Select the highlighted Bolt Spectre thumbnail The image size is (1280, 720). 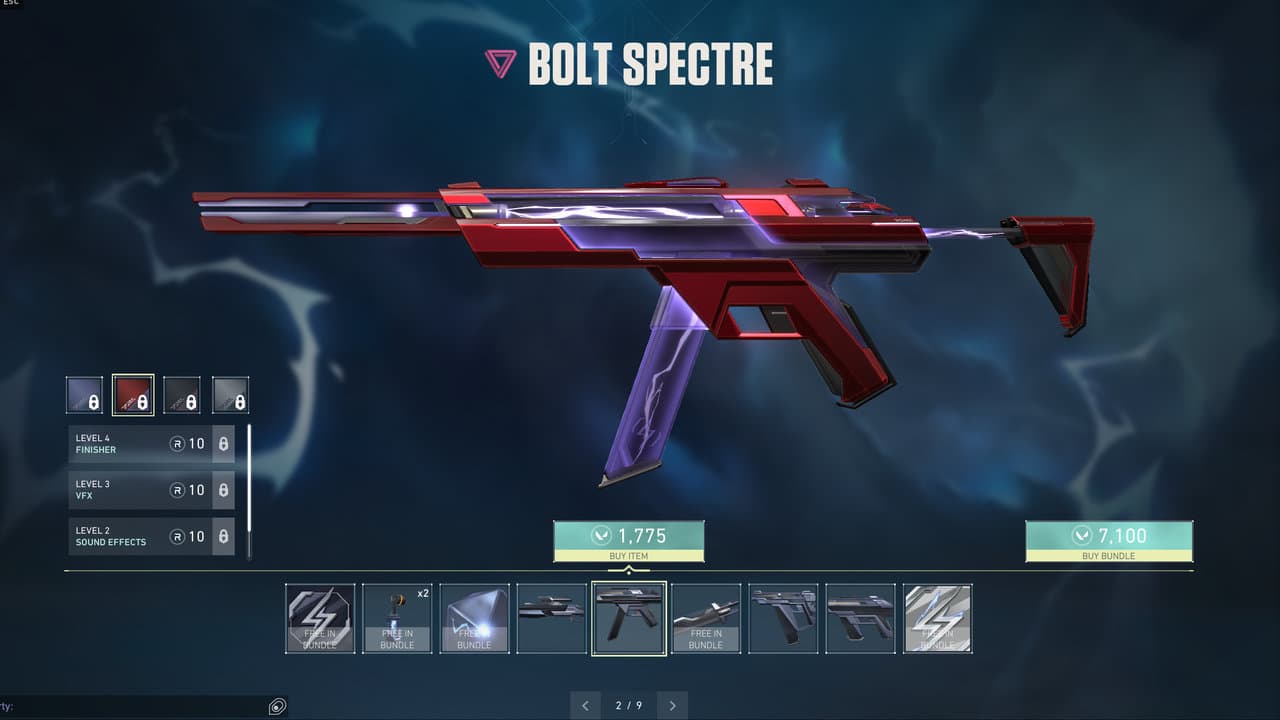click(629, 618)
